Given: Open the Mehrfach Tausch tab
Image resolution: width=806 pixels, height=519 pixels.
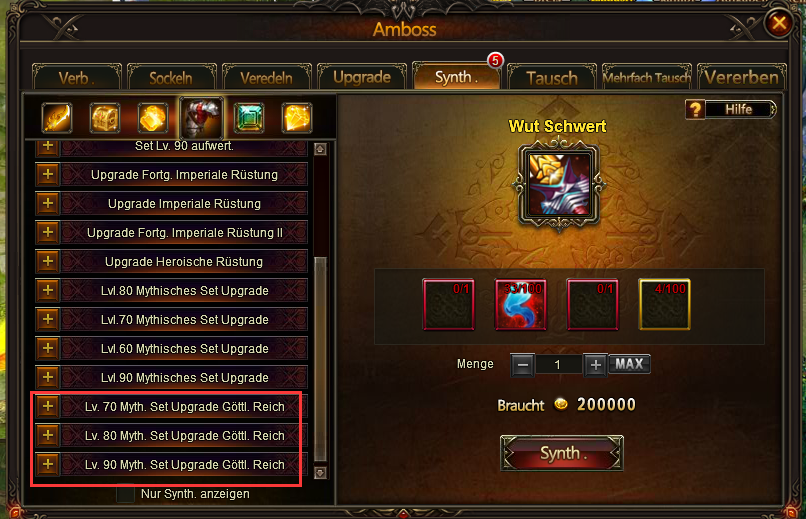Looking at the screenshot, I should [645, 77].
